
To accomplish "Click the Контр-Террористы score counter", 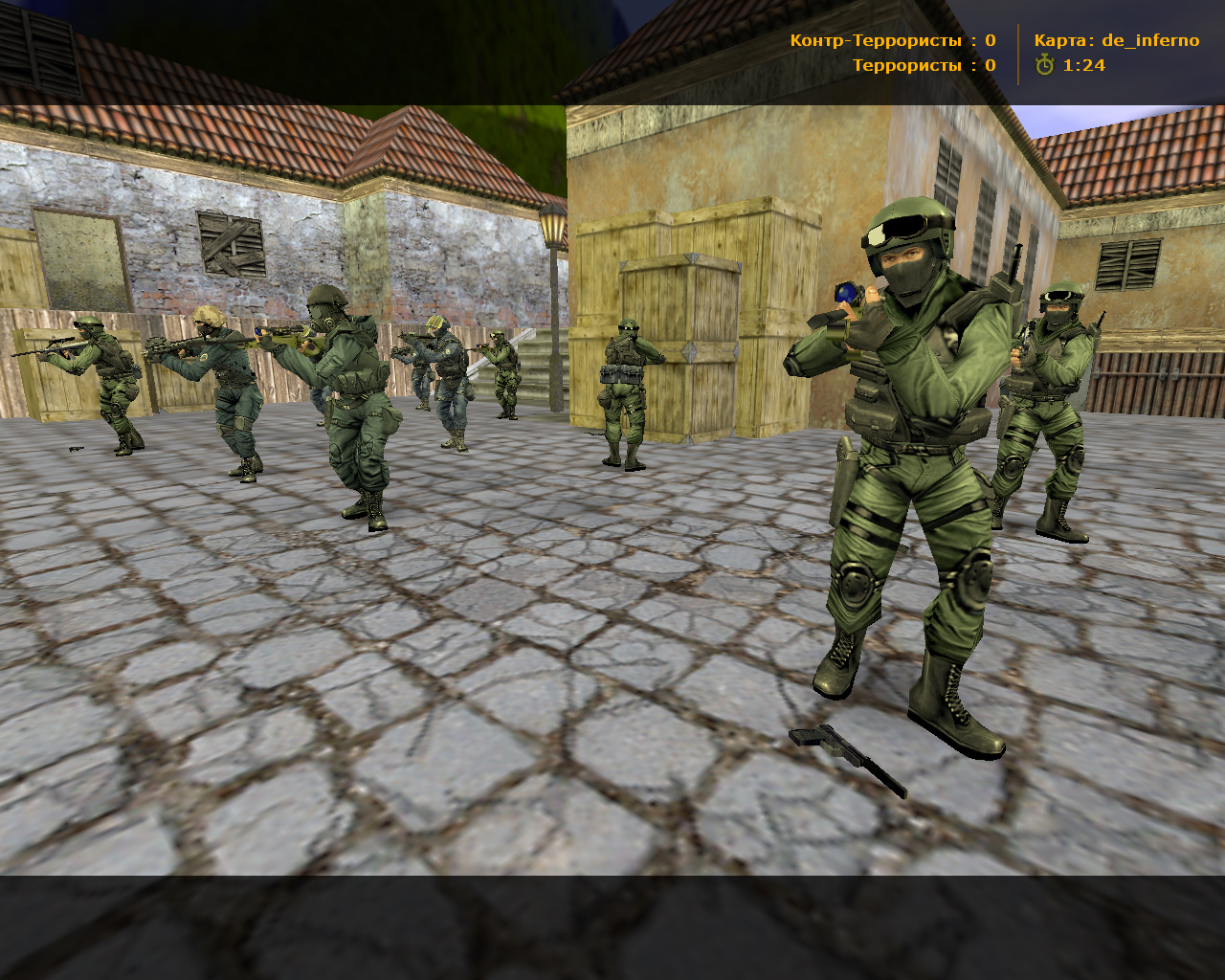I will (x=890, y=40).
